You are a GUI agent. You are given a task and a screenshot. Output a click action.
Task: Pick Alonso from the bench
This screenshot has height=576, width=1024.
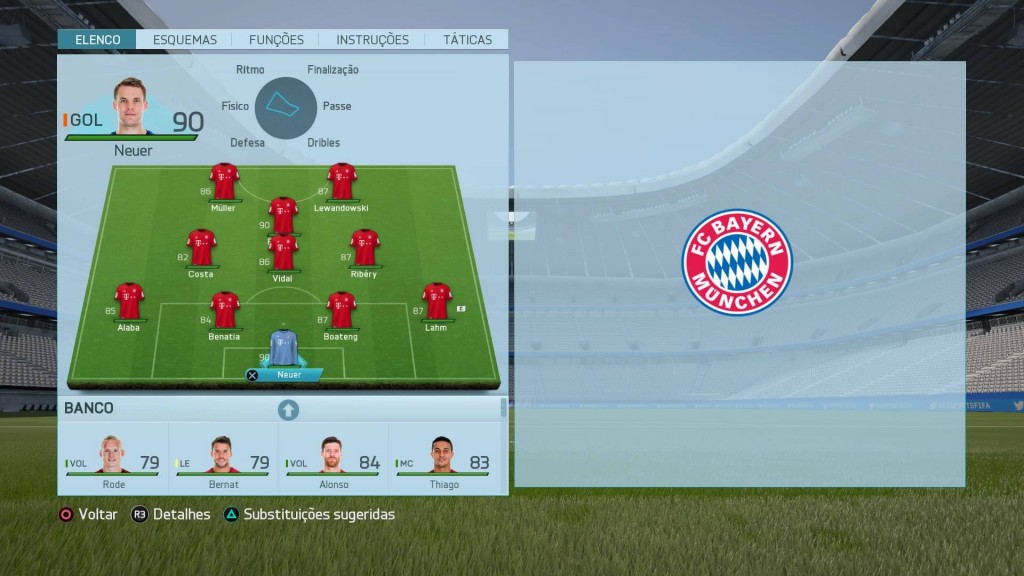tap(333, 458)
